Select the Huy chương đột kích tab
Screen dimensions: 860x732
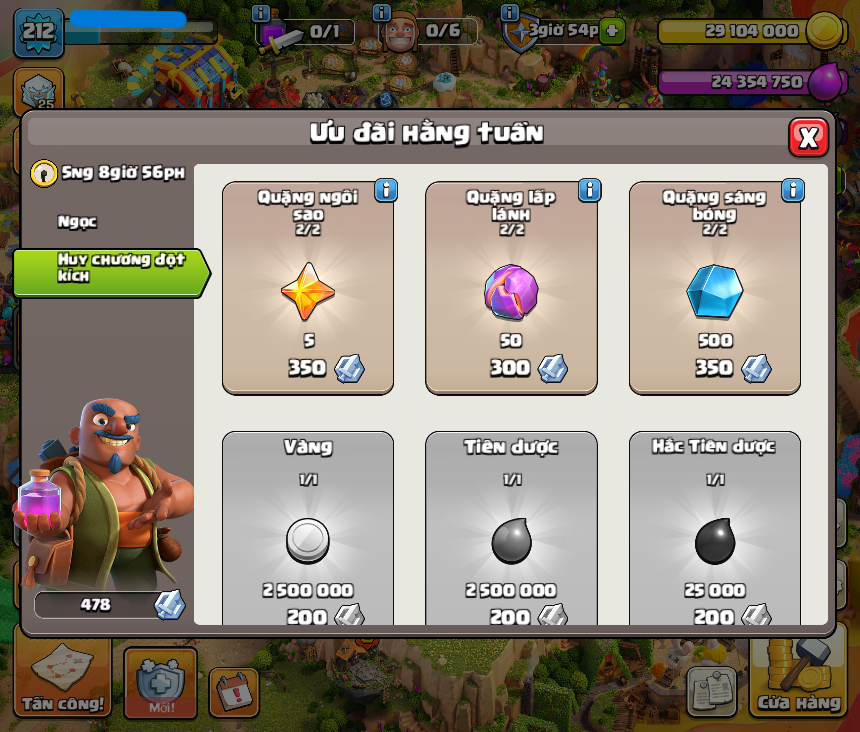108,268
